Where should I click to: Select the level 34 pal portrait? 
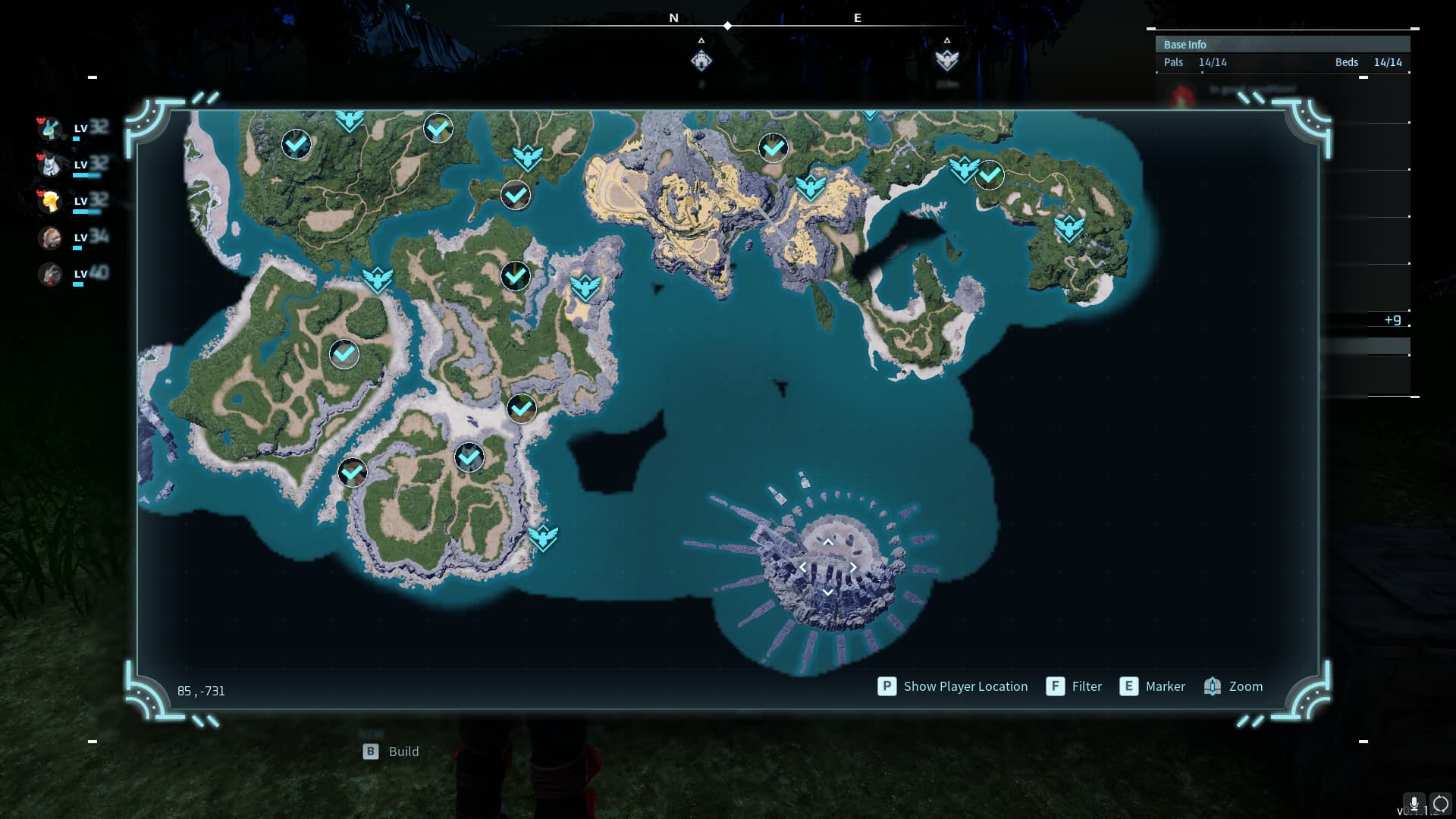[50, 237]
